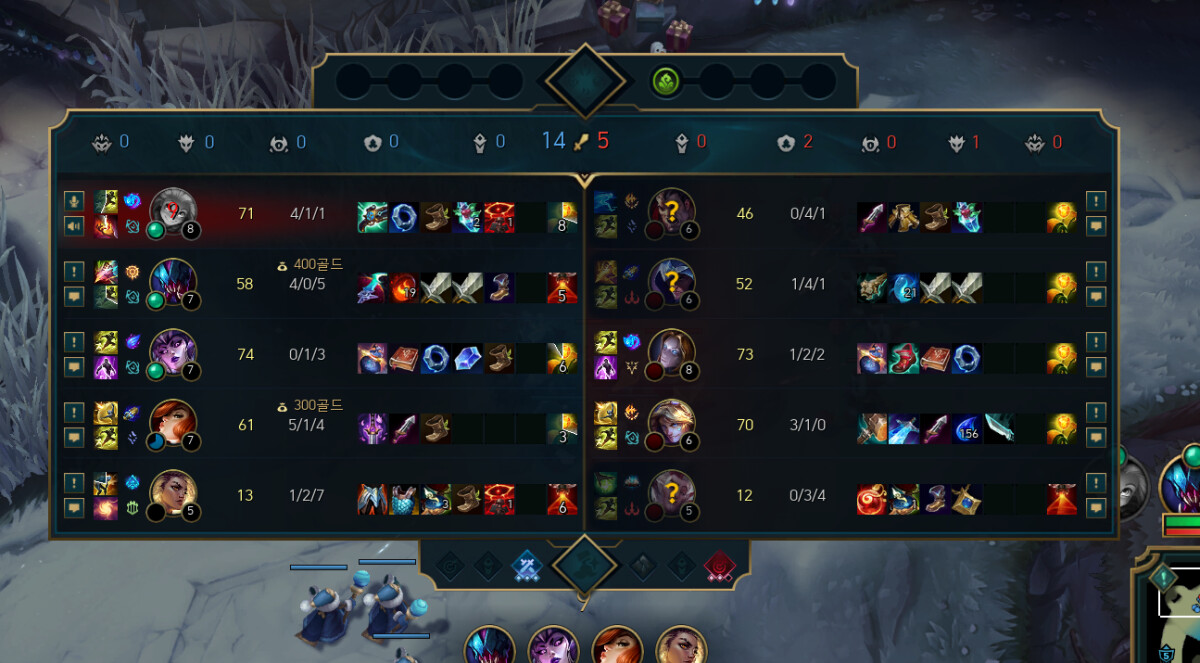1200x663 pixels.
Task: Click the gold locket with a blue gem
Action: pyautogui.click(x=966, y=498)
